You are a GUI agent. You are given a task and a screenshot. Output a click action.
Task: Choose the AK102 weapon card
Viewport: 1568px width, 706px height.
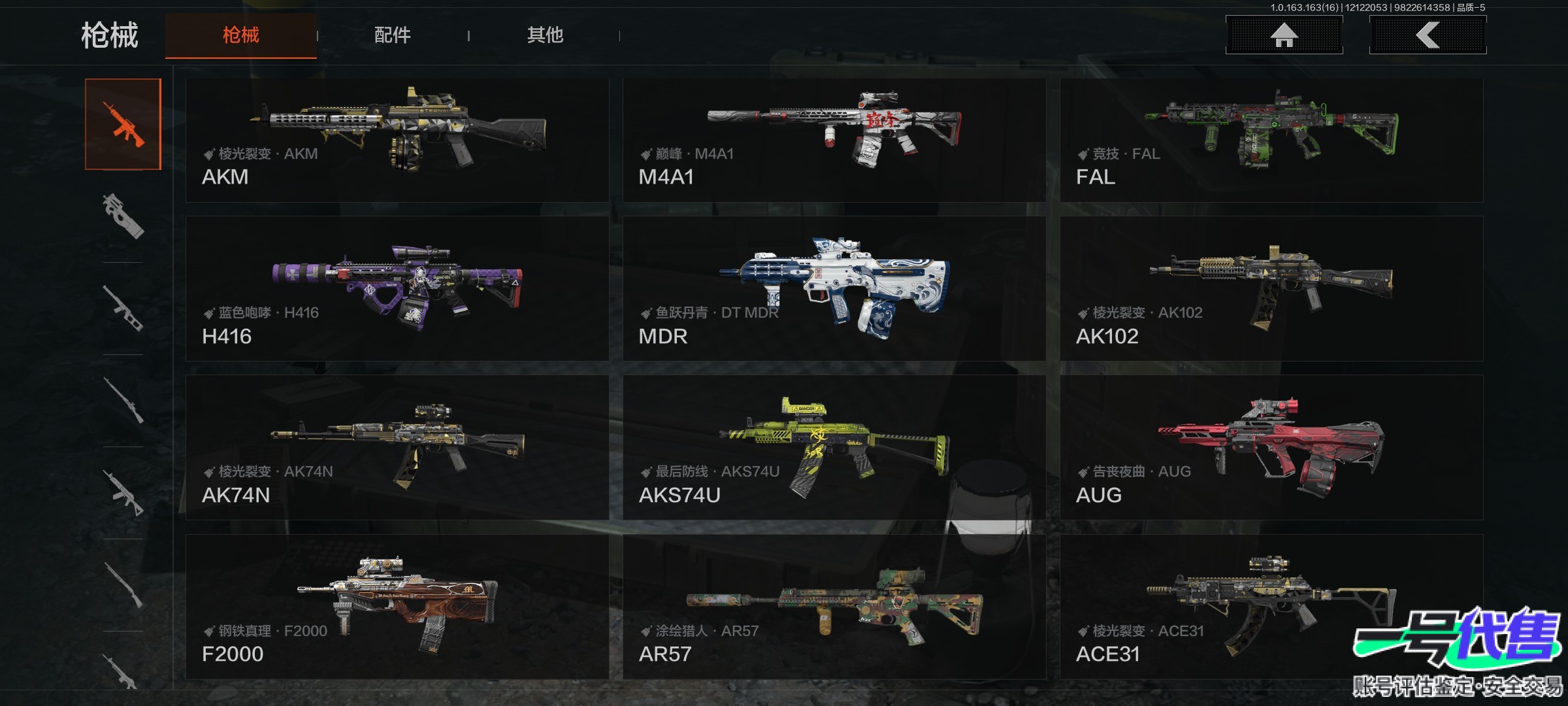(x=1271, y=288)
